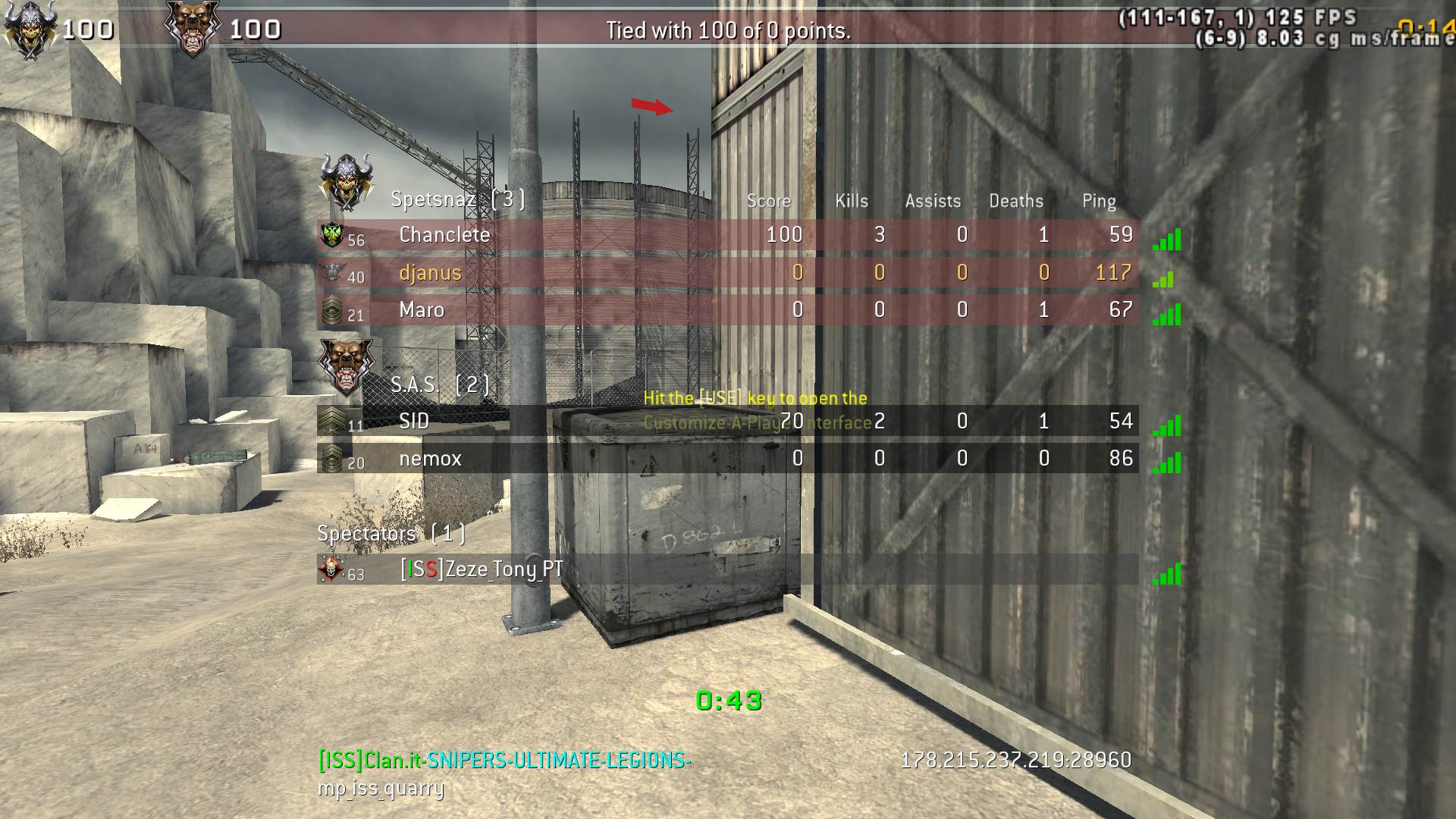The image size is (1456, 819).
Task: Click the Spetsnaz team emblem on scoreboard
Action: 347,180
